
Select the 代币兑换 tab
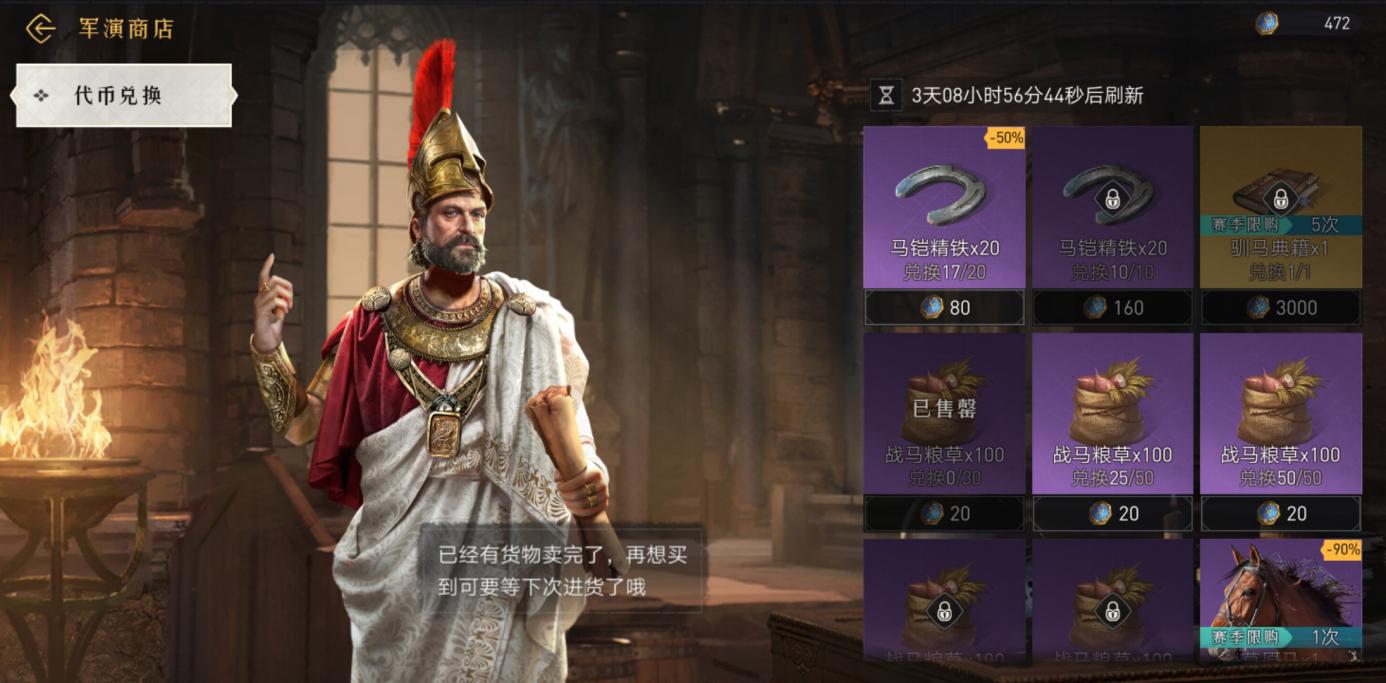click(124, 96)
